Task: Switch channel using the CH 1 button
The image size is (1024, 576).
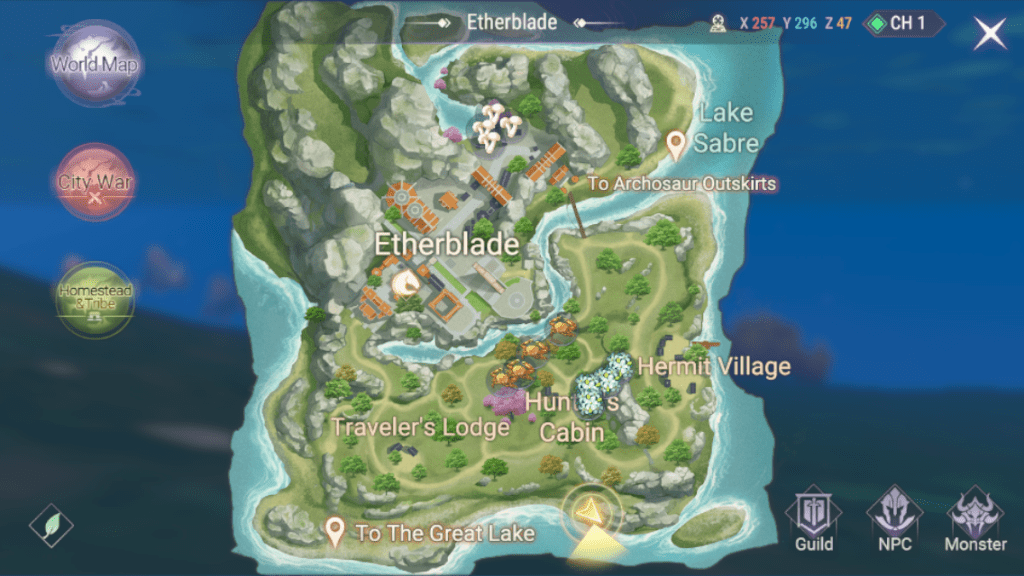Action: pos(904,23)
